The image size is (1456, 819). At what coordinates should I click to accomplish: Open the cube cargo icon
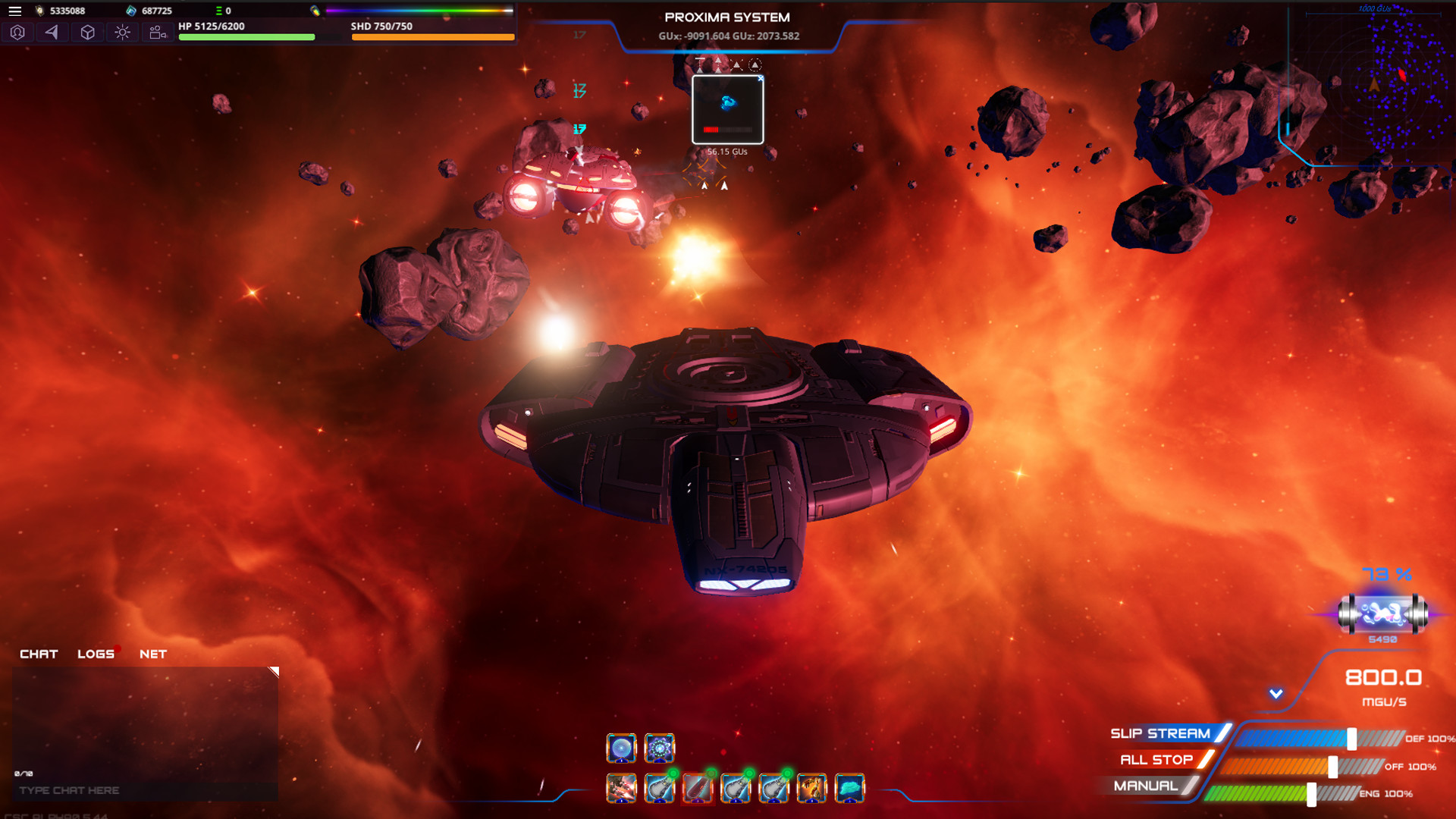(x=87, y=33)
